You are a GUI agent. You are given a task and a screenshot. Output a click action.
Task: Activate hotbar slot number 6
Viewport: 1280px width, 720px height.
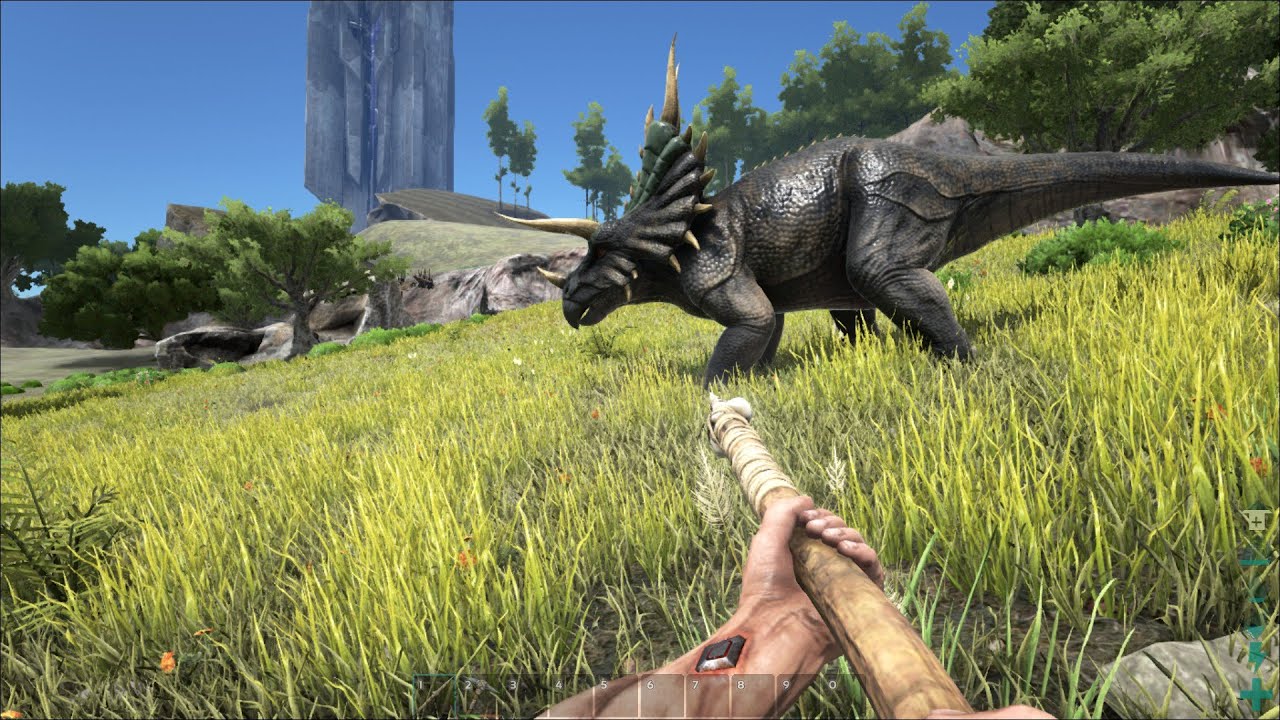tap(662, 696)
